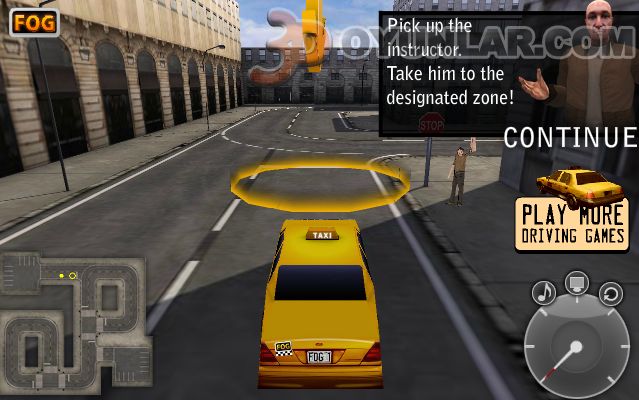This screenshot has height=400, width=639.
Task: Toggle the music note sound button
Action: point(544,292)
